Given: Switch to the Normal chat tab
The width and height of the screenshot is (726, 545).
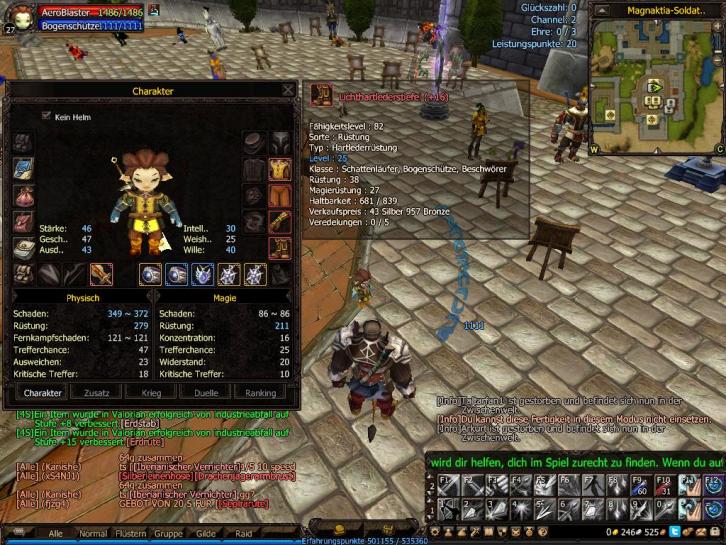Looking at the screenshot, I should pos(92,533).
